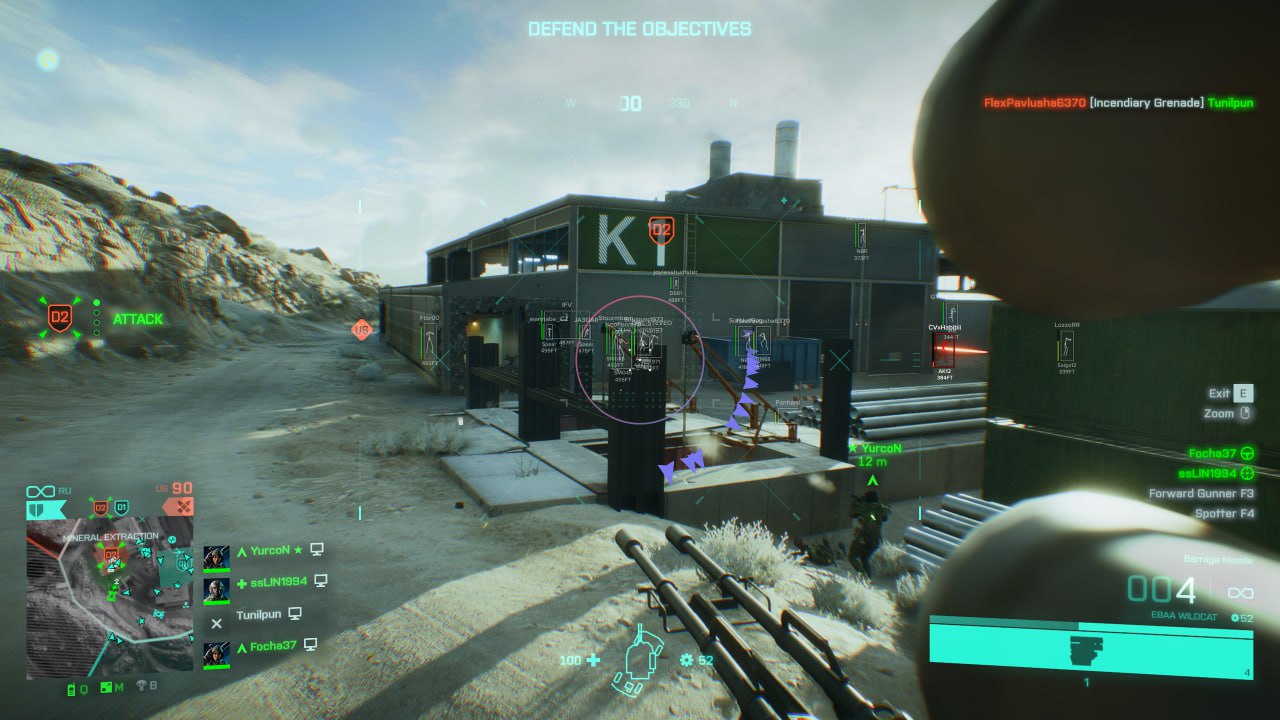
Task: Select Focha37's driver seat entry
Action: 1221,453
